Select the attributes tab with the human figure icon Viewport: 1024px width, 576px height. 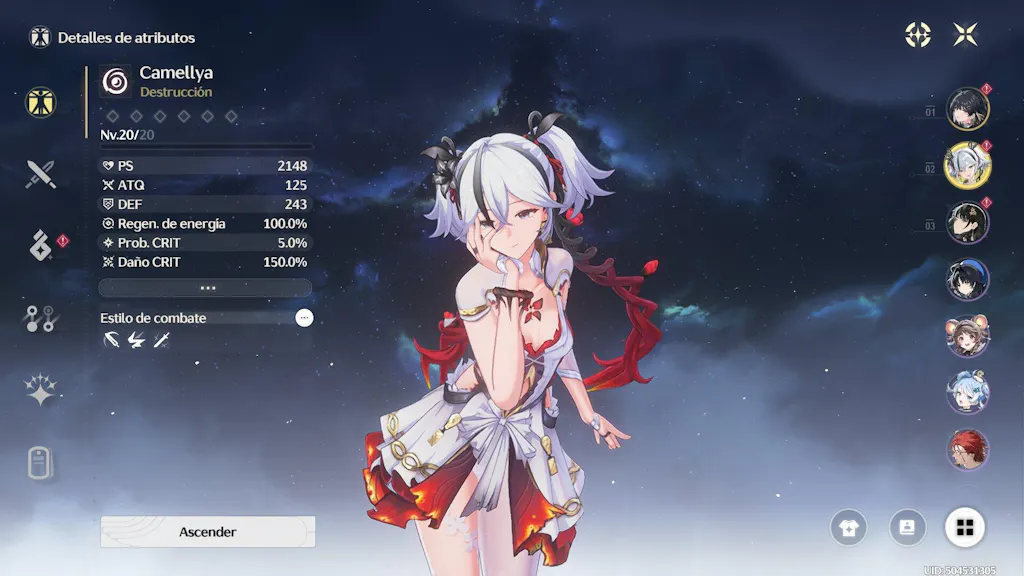(41, 101)
